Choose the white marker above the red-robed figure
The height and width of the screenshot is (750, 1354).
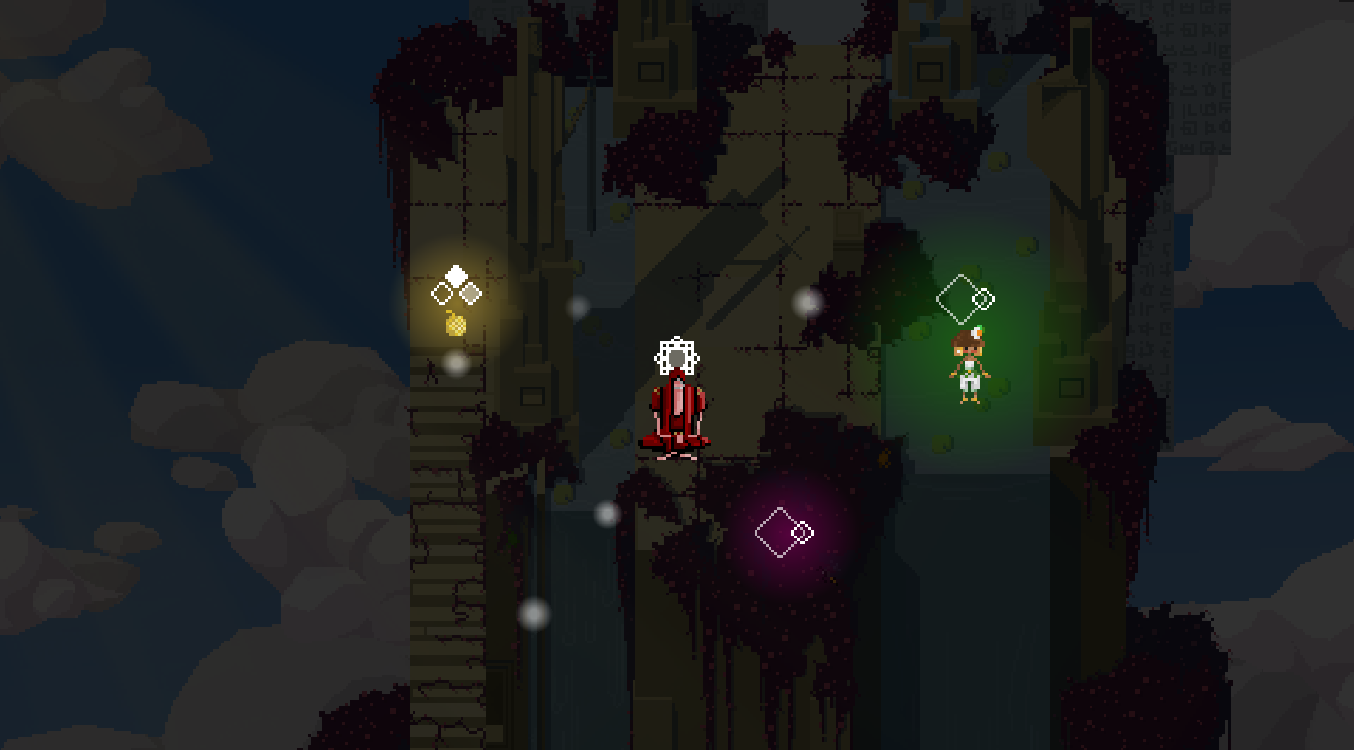click(677, 355)
